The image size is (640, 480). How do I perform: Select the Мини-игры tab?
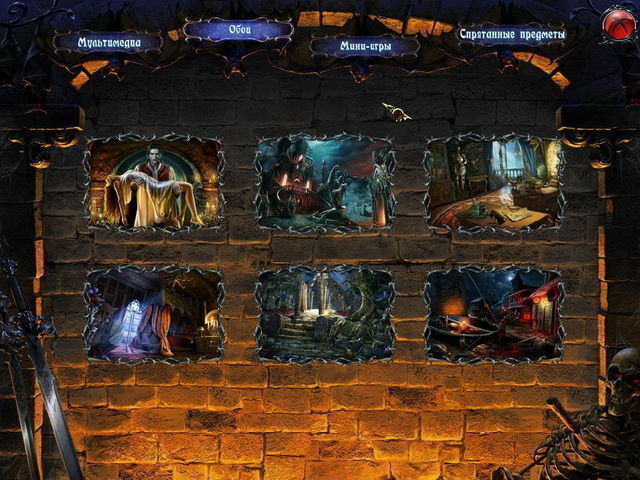(363, 45)
